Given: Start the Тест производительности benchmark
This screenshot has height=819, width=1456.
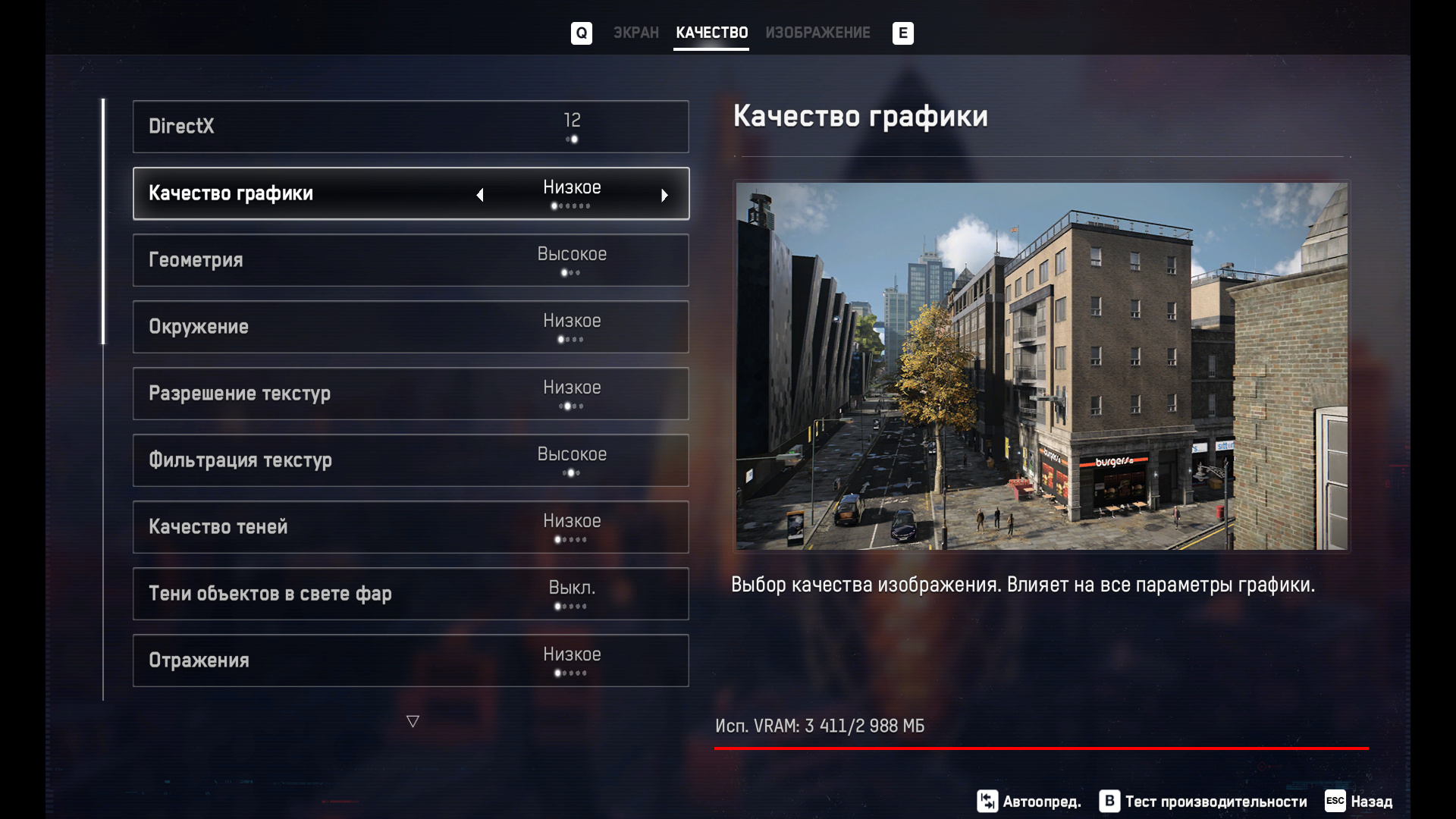Looking at the screenshot, I should [1203, 801].
